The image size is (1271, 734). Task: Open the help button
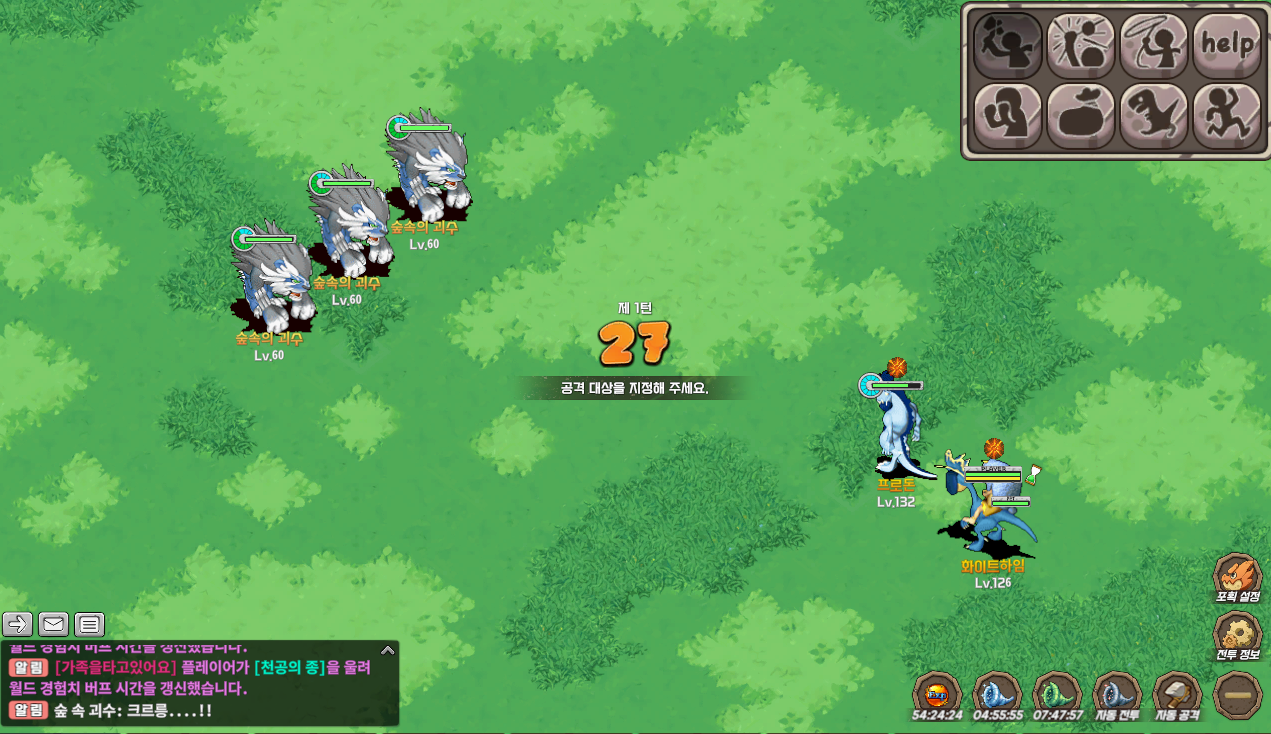point(1227,44)
